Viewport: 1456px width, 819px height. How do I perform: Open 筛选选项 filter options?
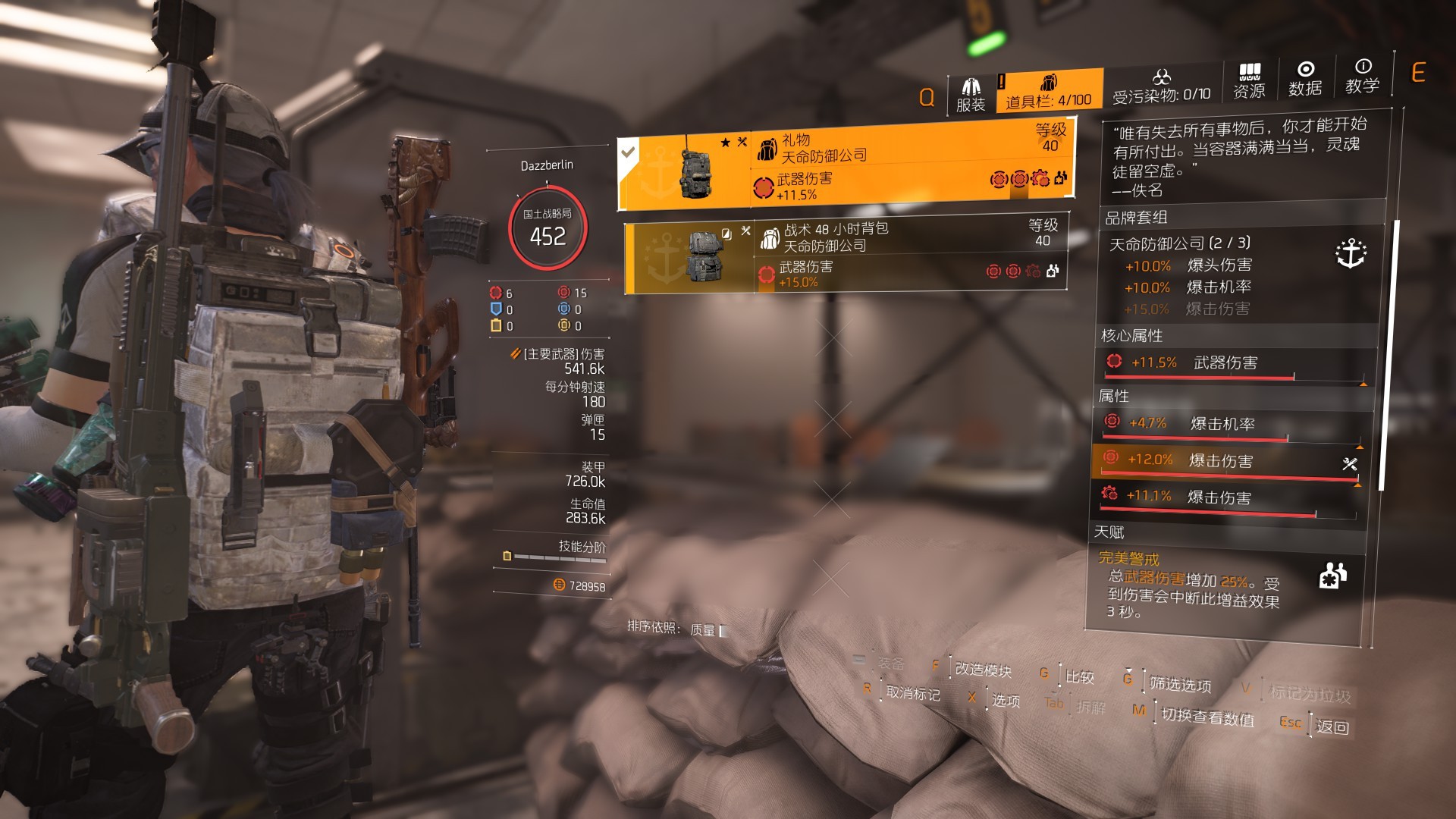(x=1180, y=684)
